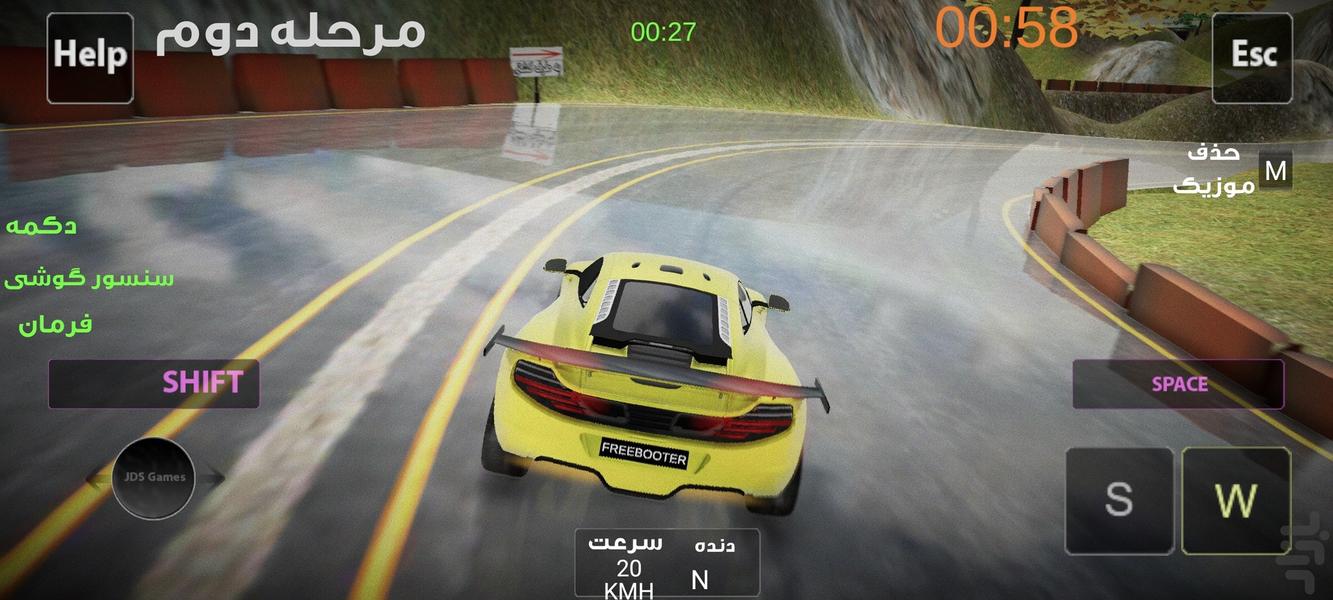This screenshot has height=600, width=1333.
Task: Hit the SPACE handbrake button
Action: 1178,384
